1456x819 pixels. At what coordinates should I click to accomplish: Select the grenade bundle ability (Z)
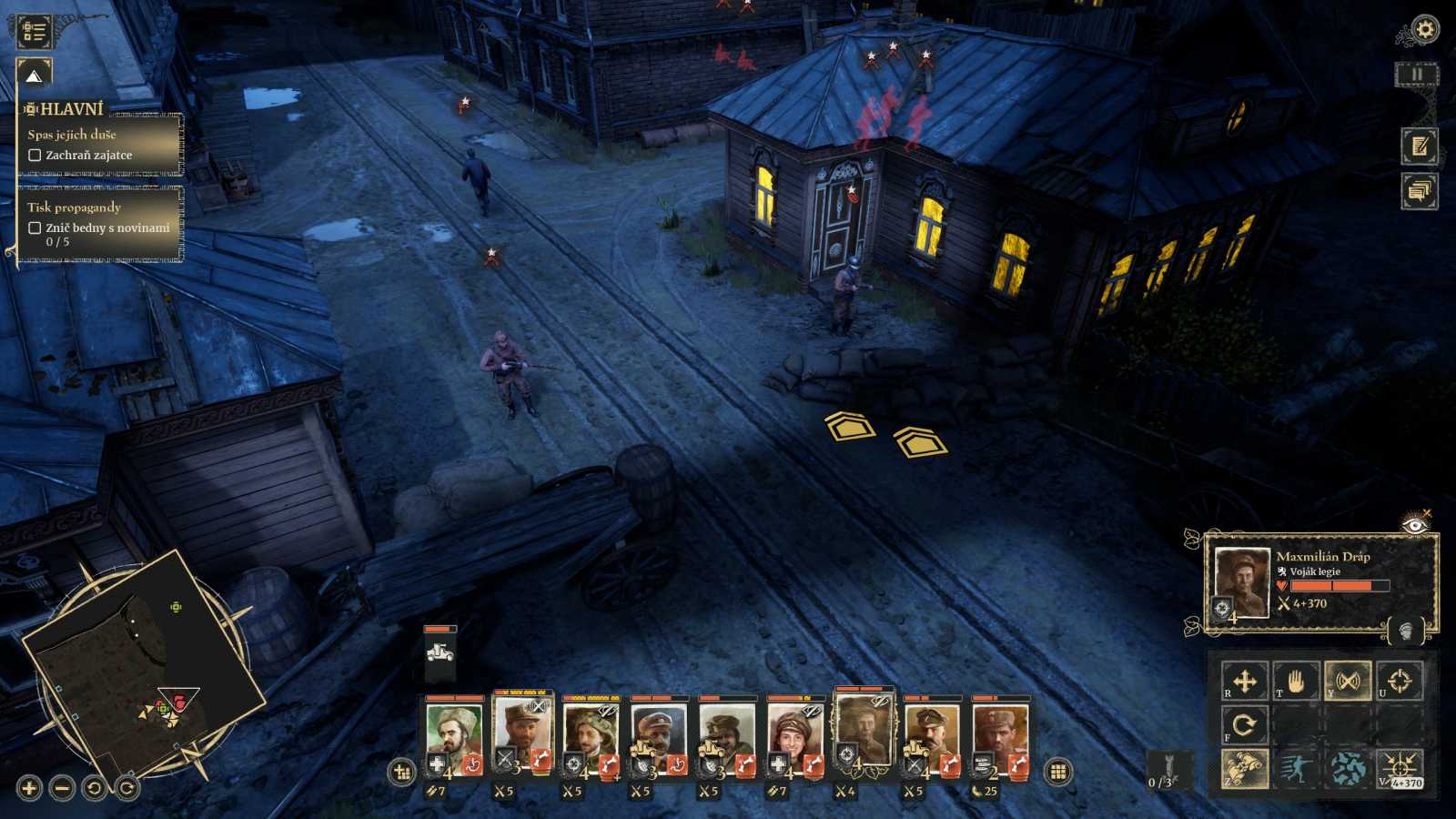coord(1245,769)
